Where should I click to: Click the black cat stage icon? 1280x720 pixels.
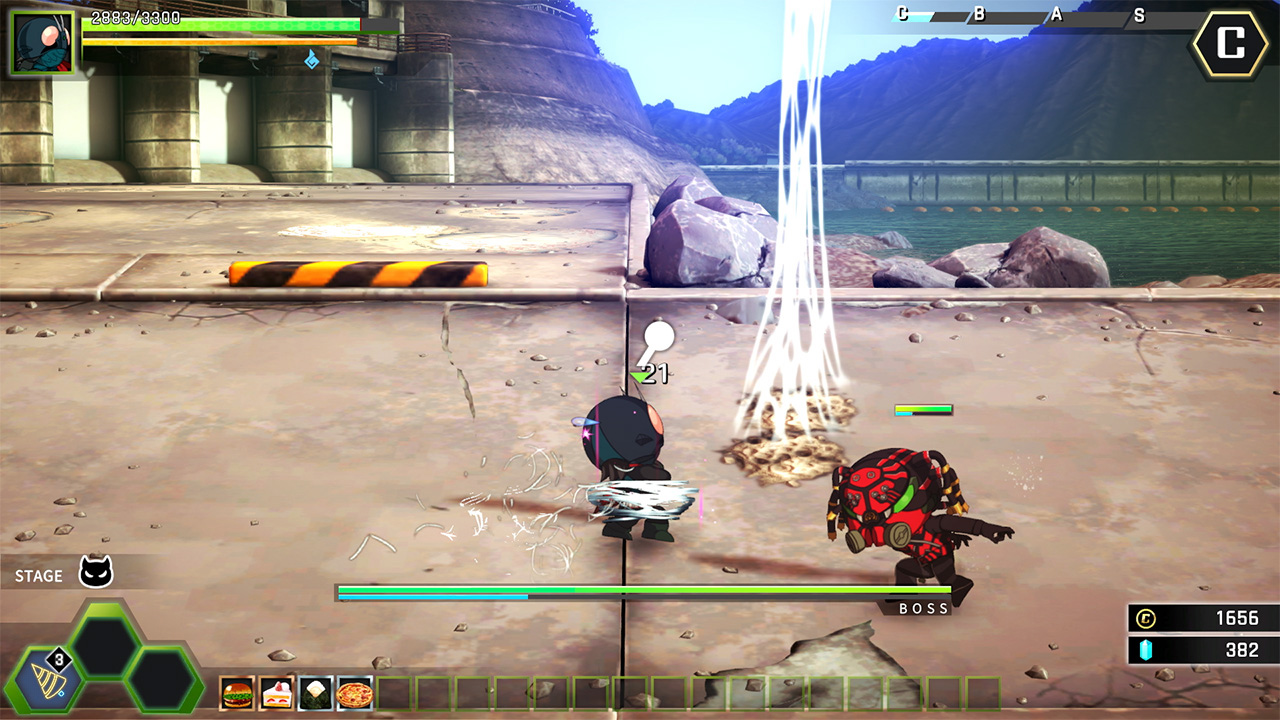click(96, 573)
